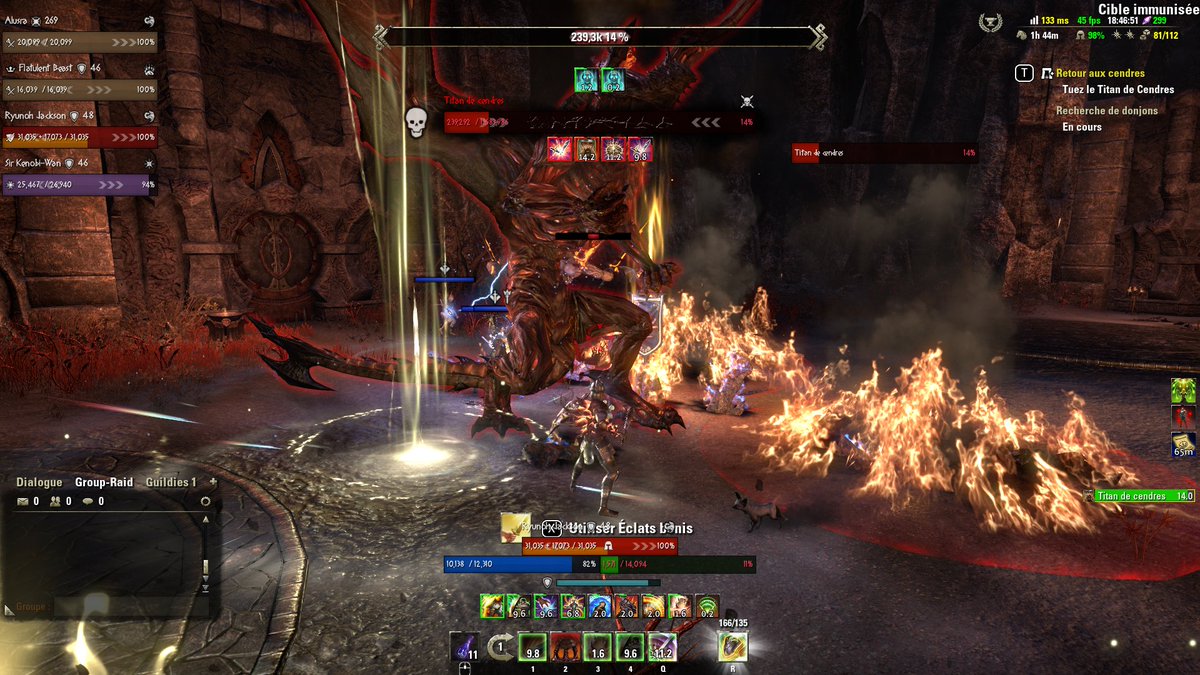
Task: Activate skill slot 1 on action bar
Action: [x=533, y=647]
